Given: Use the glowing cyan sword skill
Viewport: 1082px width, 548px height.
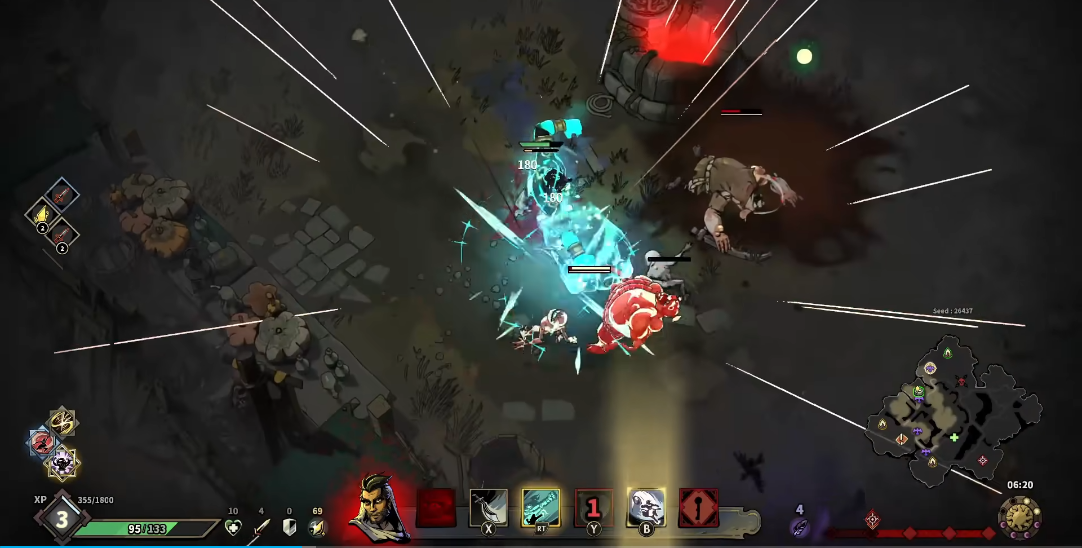Looking at the screenshot, I should click(541, 508).
